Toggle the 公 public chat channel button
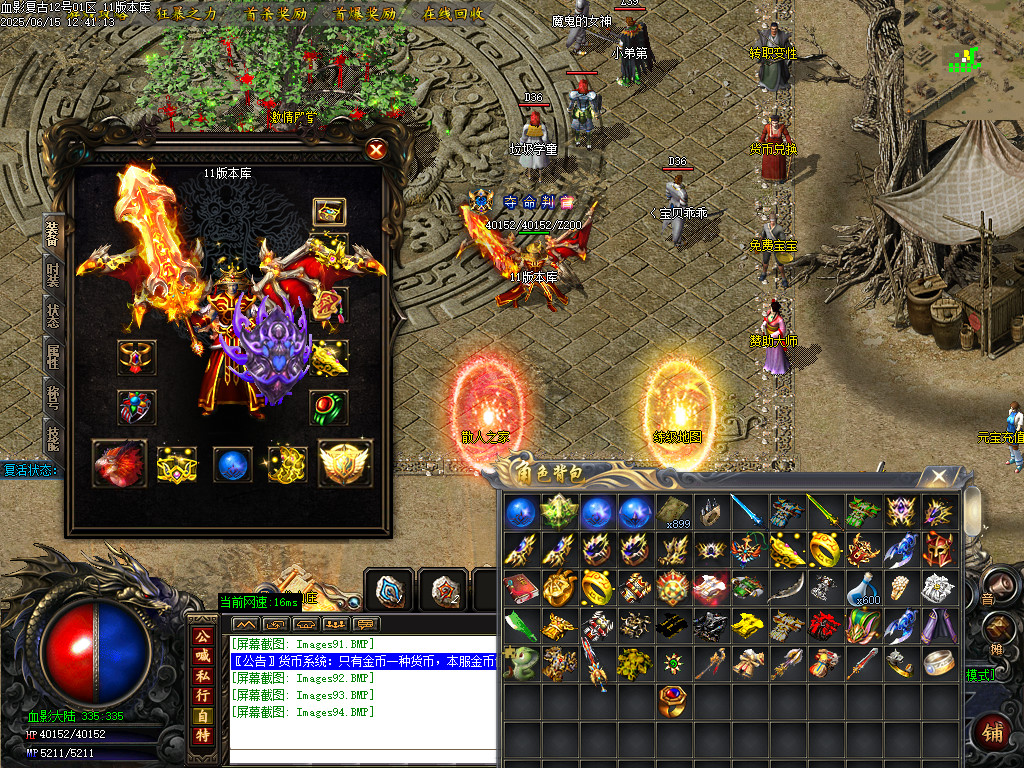The width and height of the screenshot is (1024, 768). [202, 636]
